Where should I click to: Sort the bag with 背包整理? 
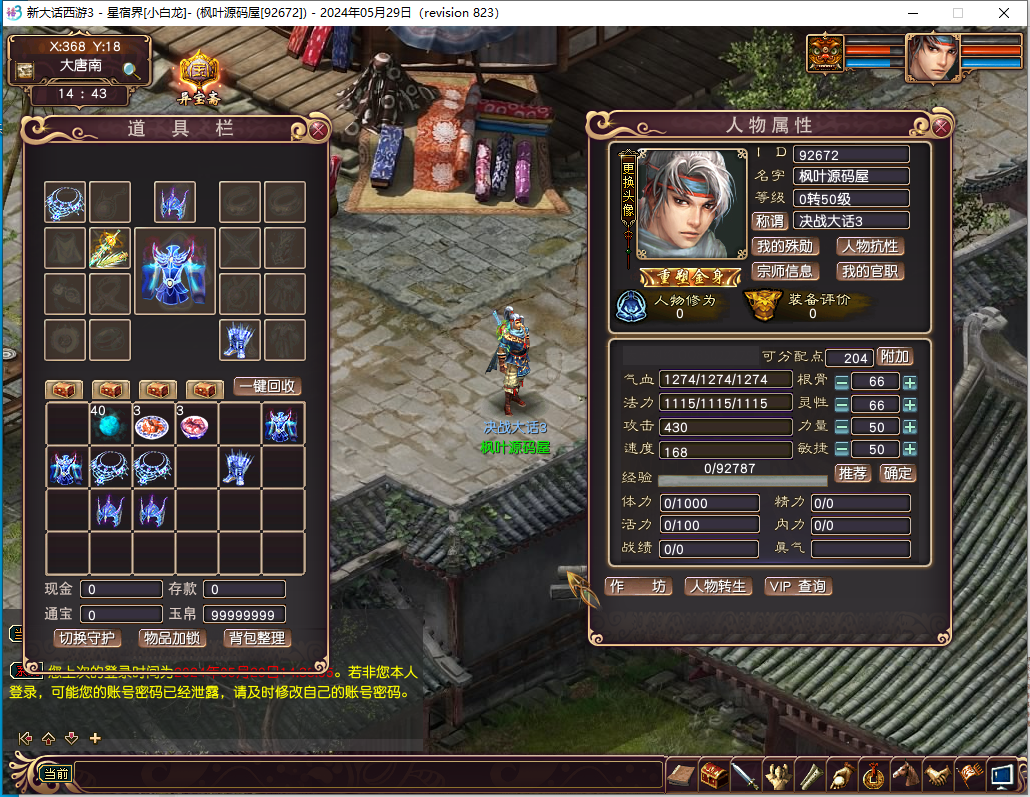click(257, 638)
